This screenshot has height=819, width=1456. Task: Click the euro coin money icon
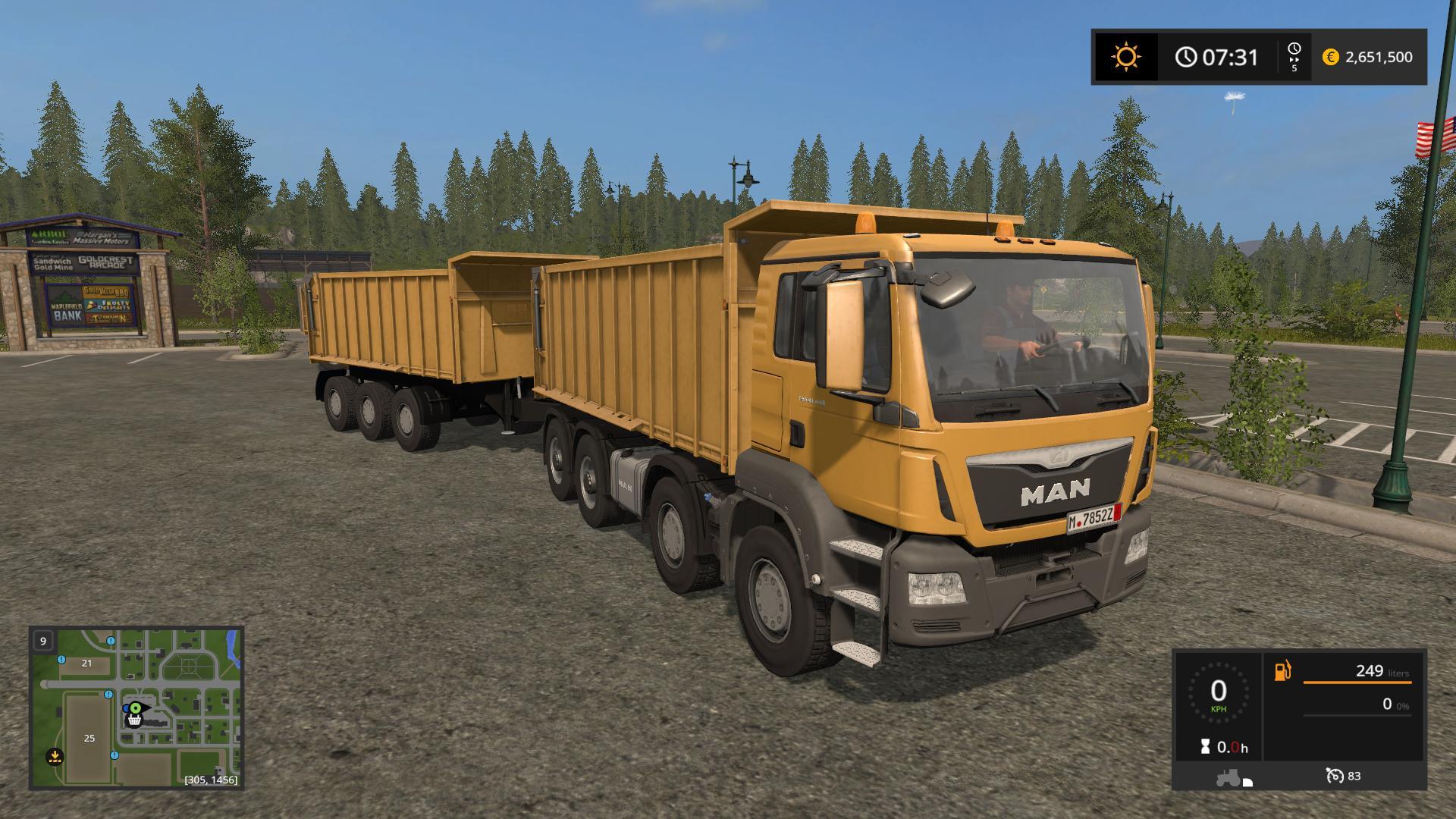pyautogui.click(x=1330, y=57)
